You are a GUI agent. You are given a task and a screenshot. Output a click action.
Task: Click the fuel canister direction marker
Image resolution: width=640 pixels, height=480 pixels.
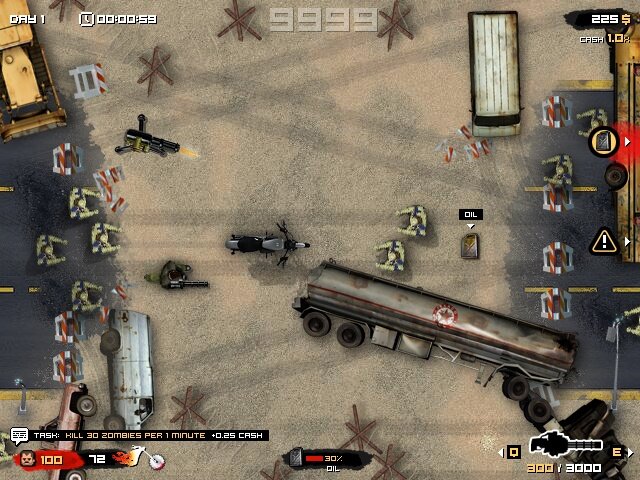pyautogui.click(x=602, y=142)
